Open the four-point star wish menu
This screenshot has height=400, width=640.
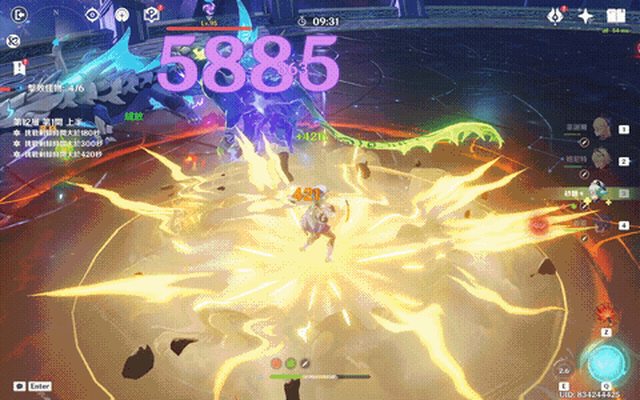(x=586, y=15)
